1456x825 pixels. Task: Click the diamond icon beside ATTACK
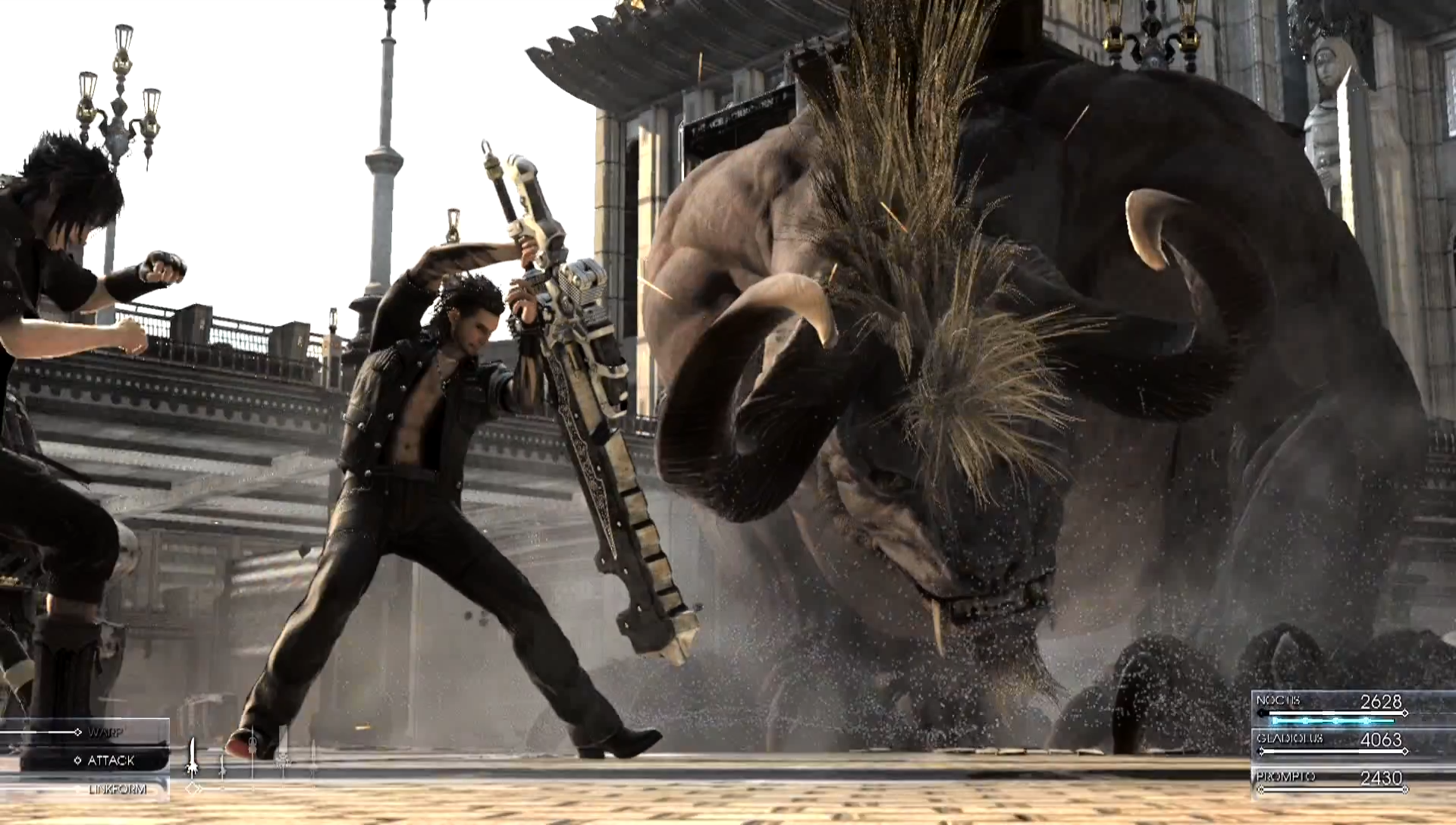click(78, 761)
